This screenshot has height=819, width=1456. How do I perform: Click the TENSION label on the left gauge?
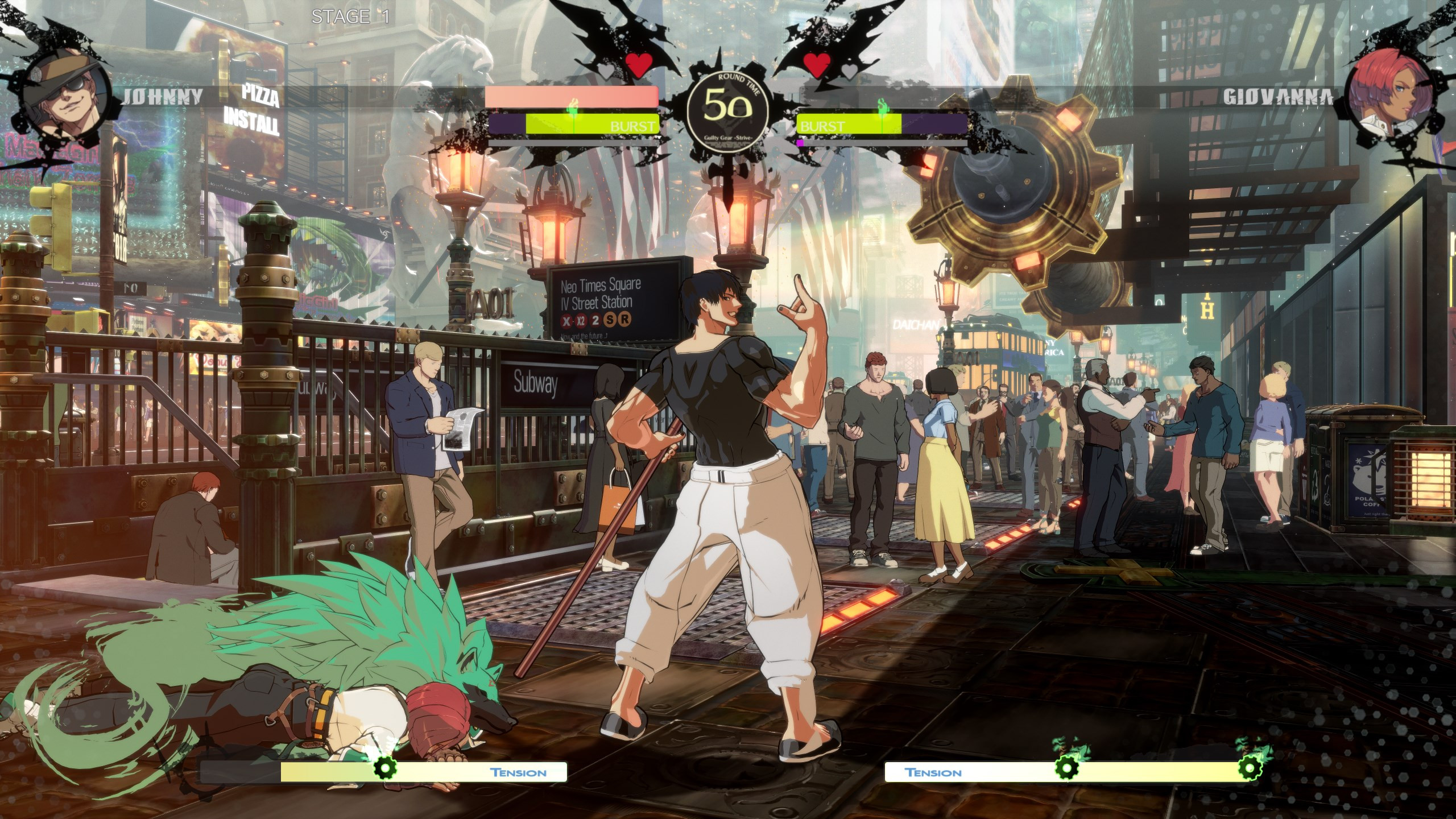pos(518,772)
